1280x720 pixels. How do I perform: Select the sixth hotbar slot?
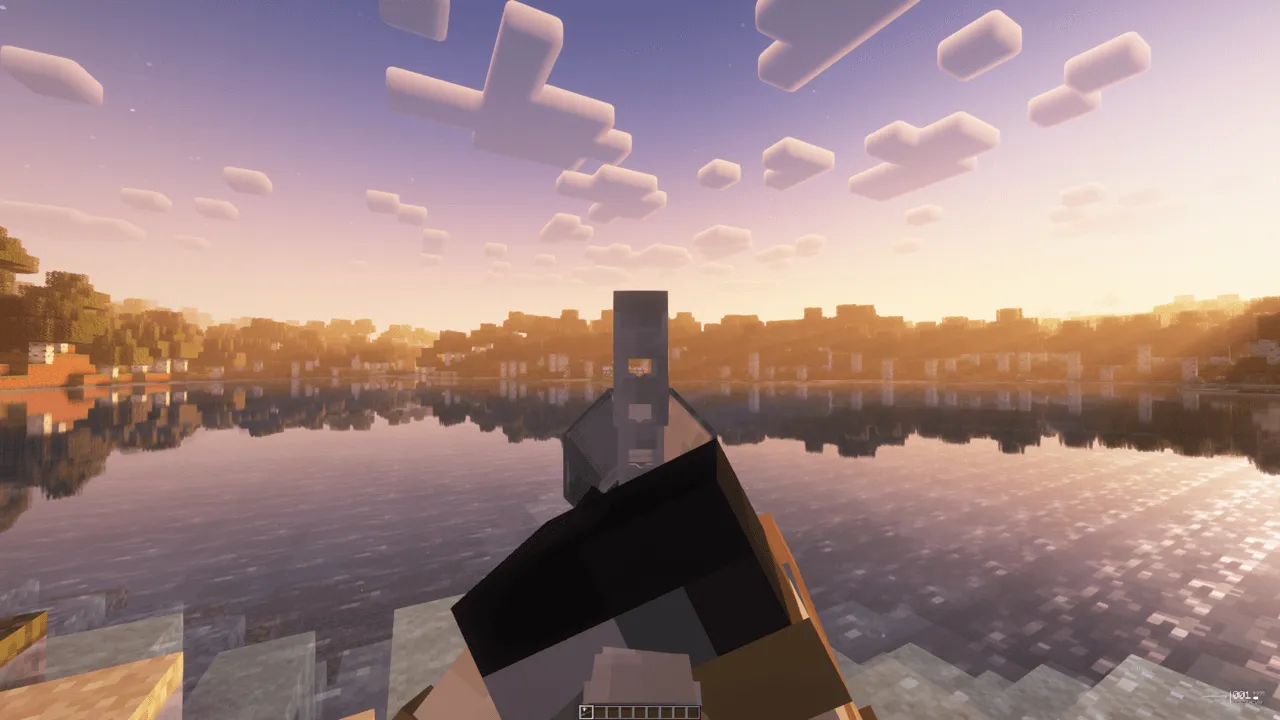tap(654, 712)
